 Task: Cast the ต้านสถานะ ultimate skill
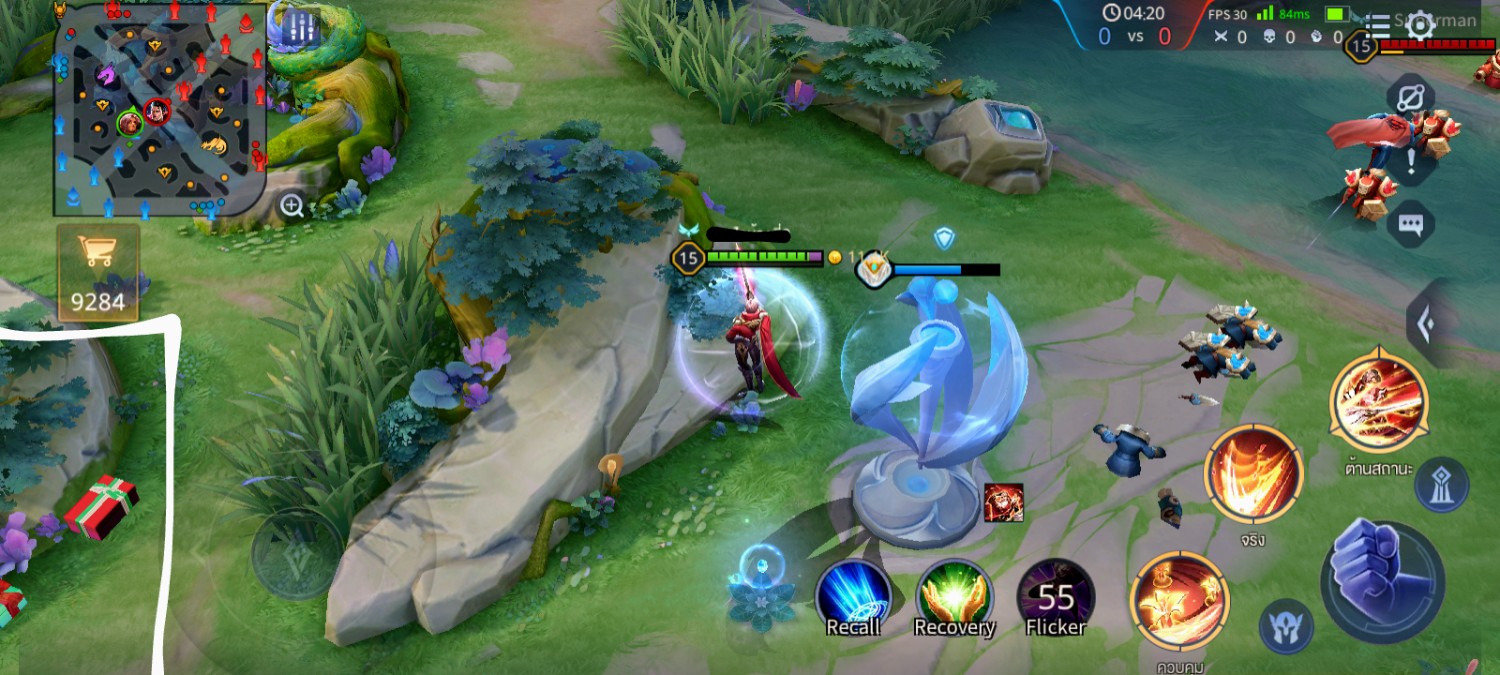tap(1379, 403)
